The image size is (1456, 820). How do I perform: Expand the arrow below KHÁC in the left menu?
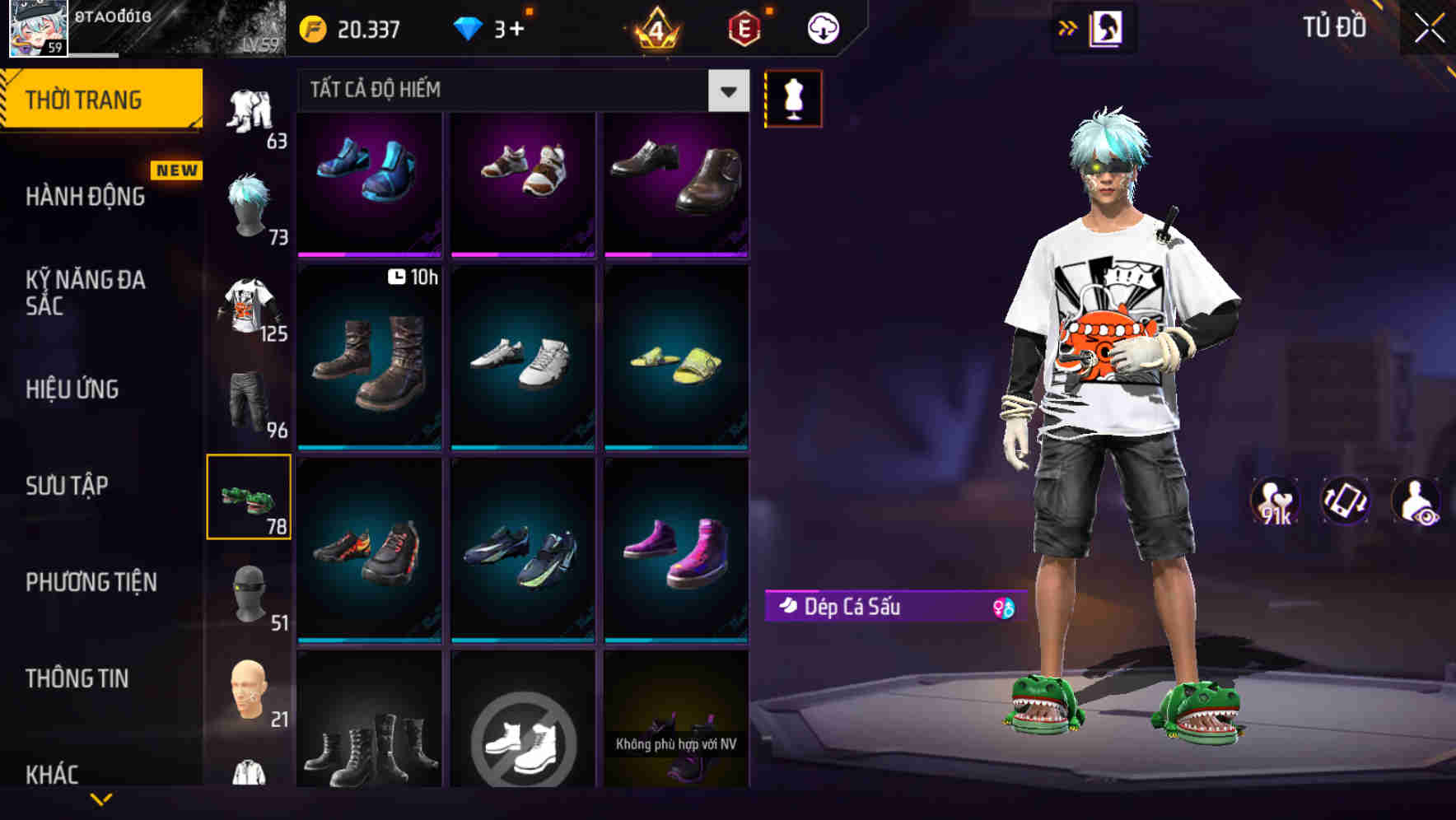pos(99,797)
